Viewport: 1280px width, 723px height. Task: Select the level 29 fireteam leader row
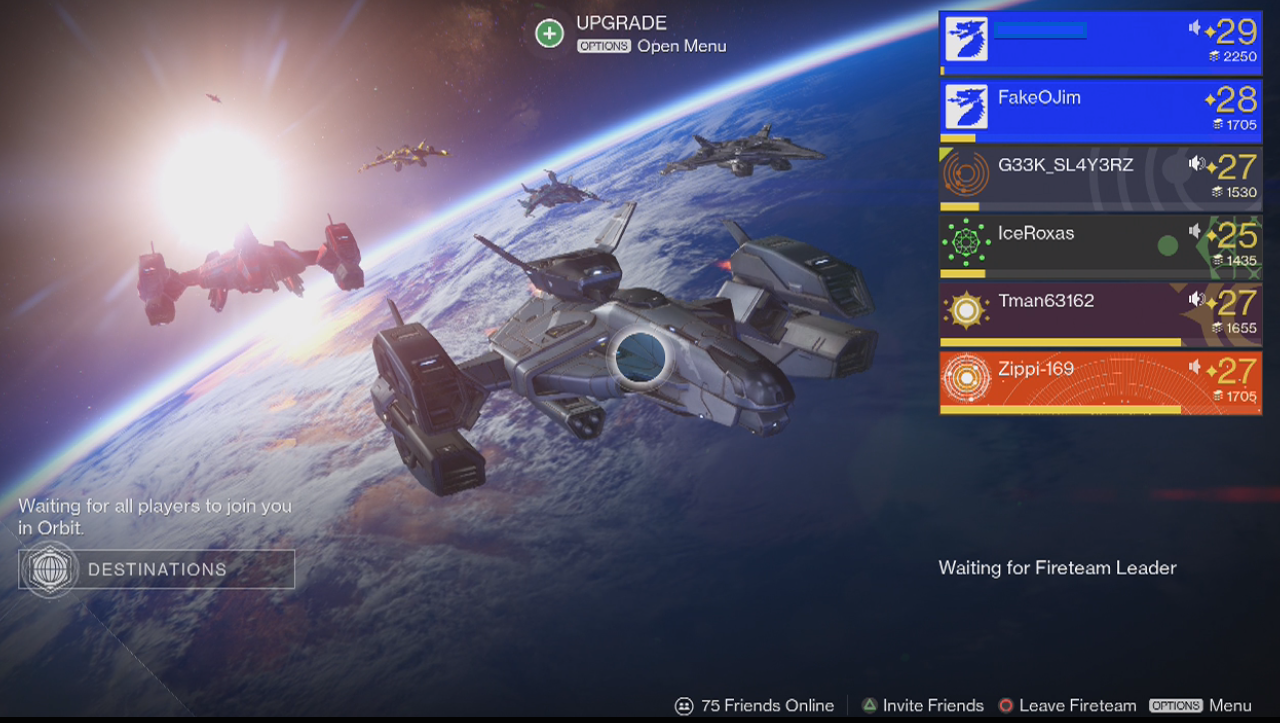coord(1100,43)
